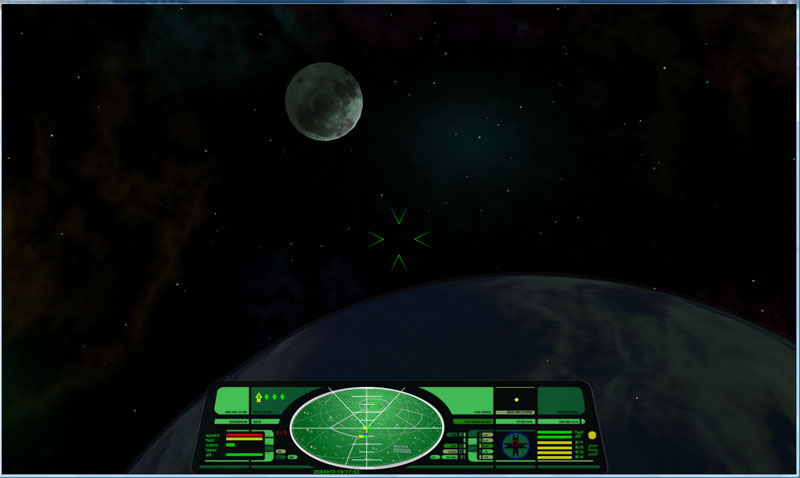800x478 pixels.
Task: Click the space compass with the yellow dot
Action: pos(515,400)
